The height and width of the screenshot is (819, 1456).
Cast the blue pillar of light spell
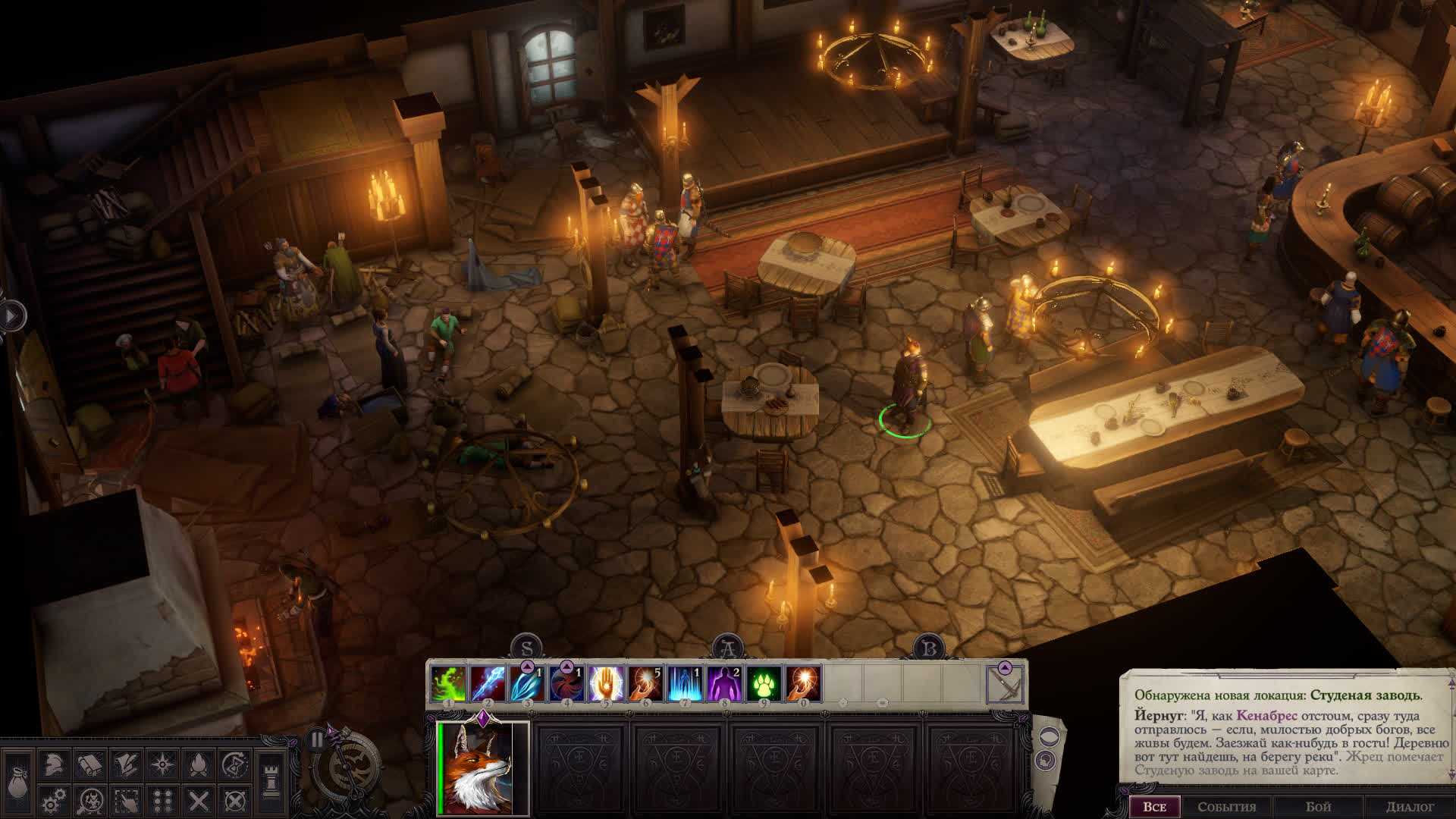[x=685, y=683]
